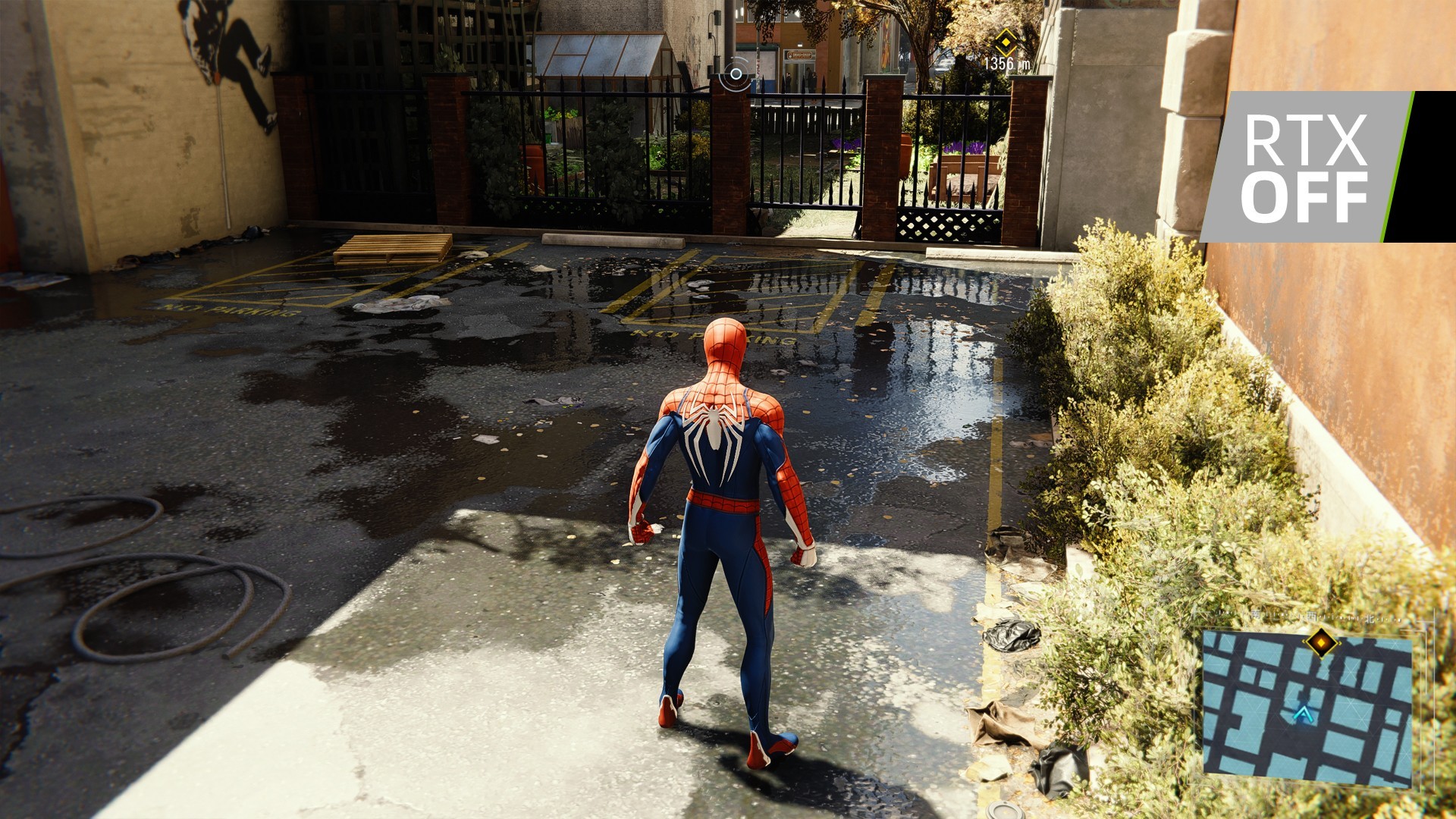Click the yellow waypoint diamond marker
1456x819 pixels.
click(1006, 43)
